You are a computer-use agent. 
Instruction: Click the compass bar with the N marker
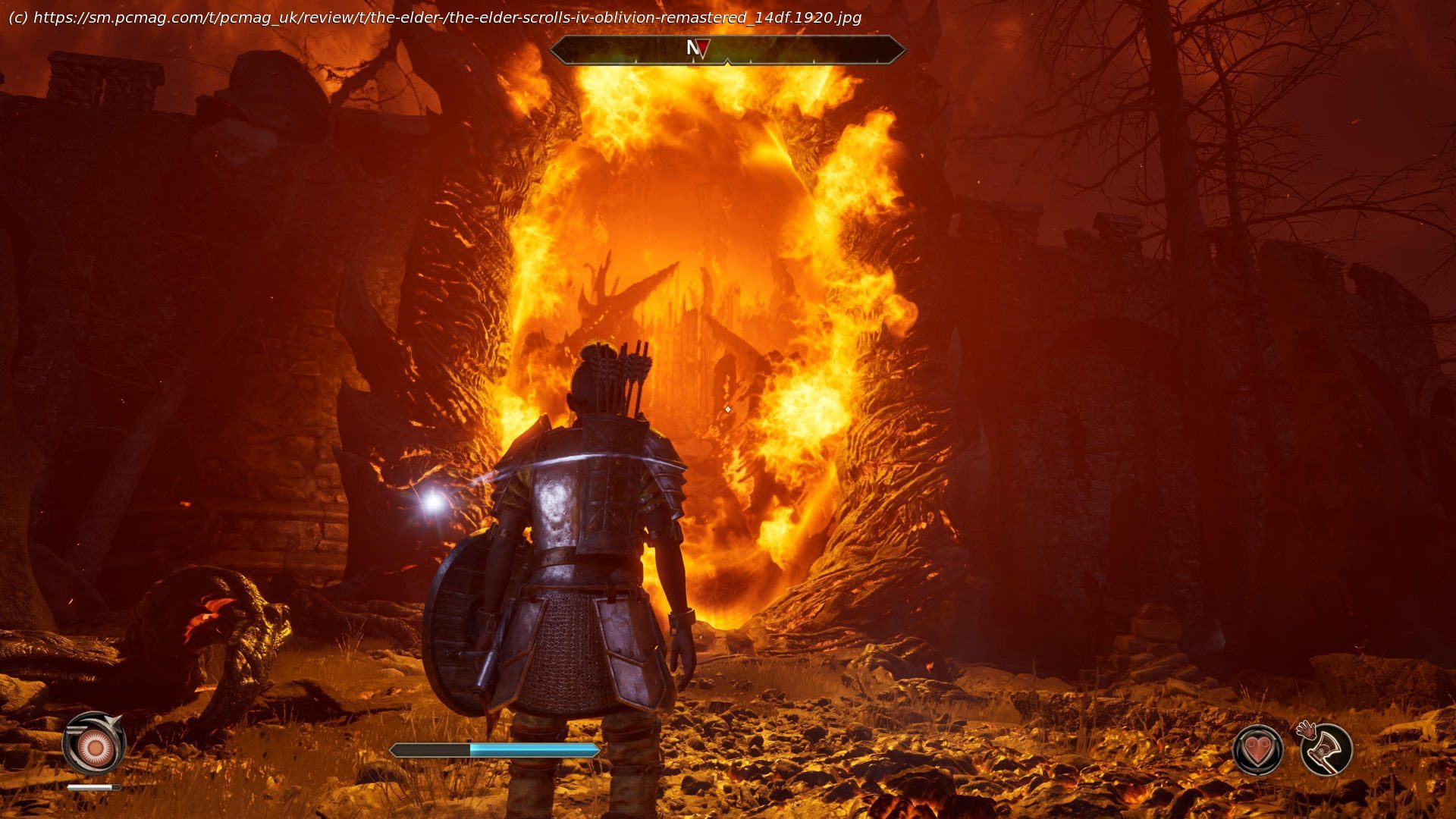click(x=726, y=50)
